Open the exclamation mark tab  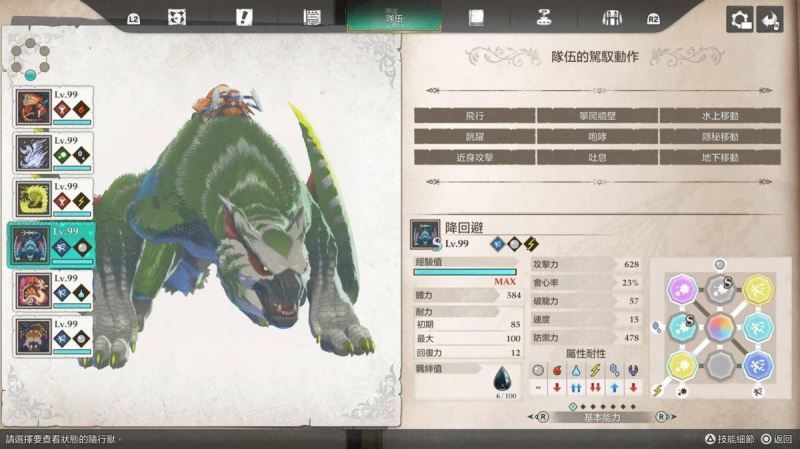point(244,17)
